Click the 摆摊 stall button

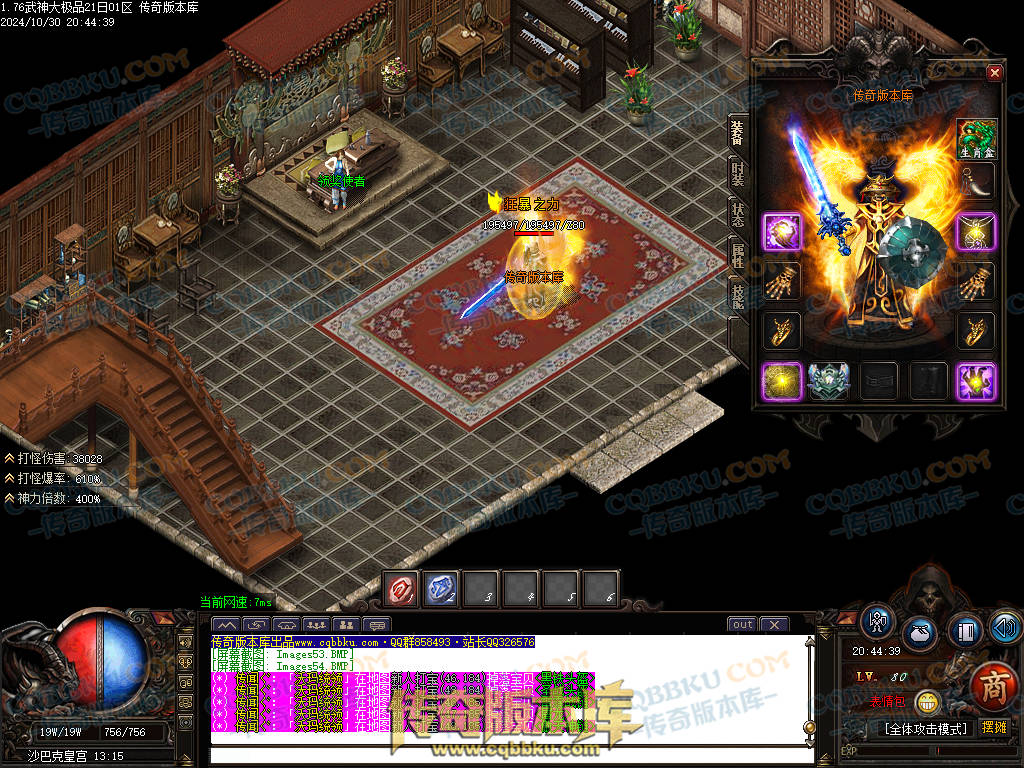click(994, 728)
